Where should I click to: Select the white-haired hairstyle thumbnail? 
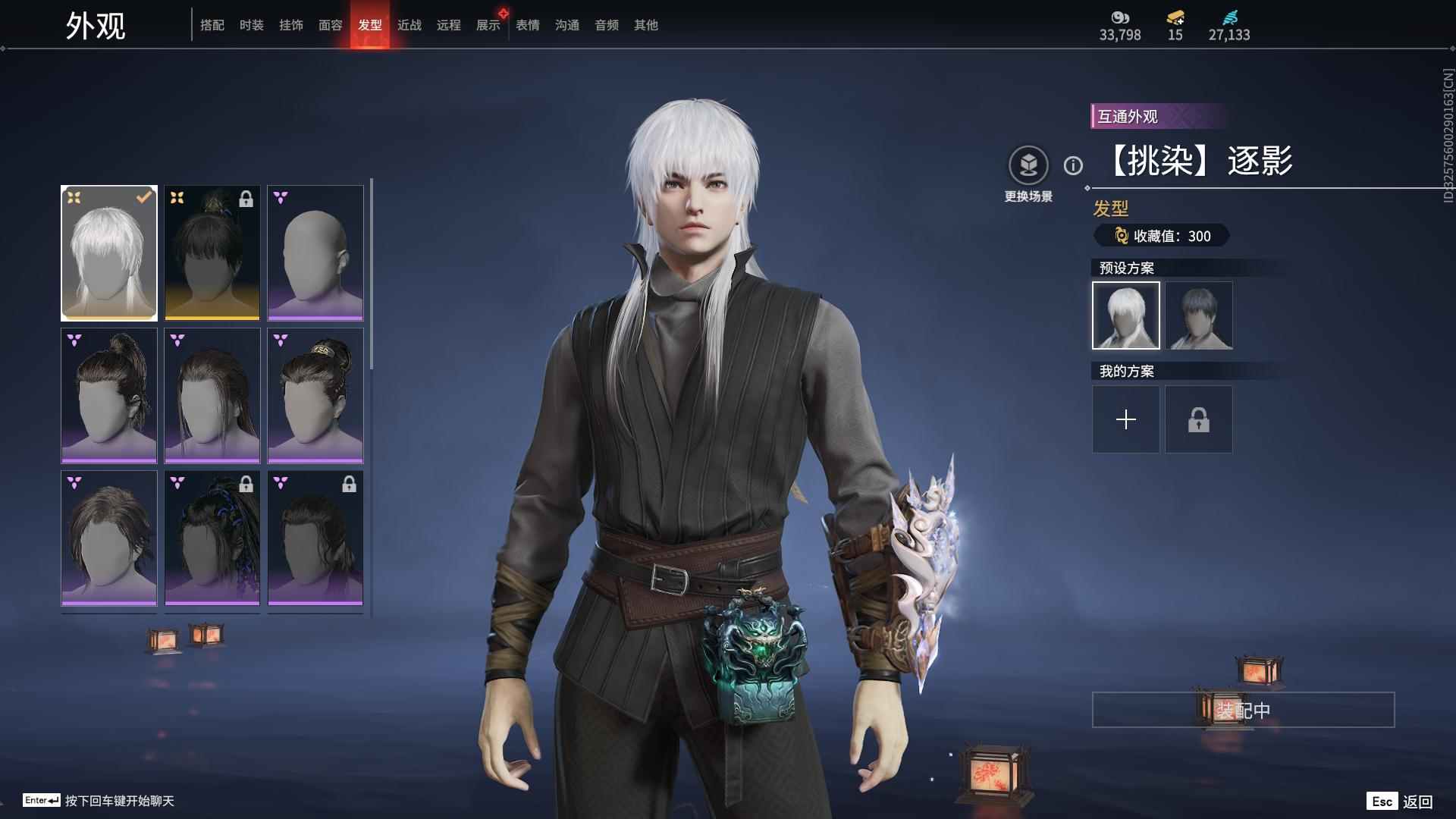(x=109, y=253)
